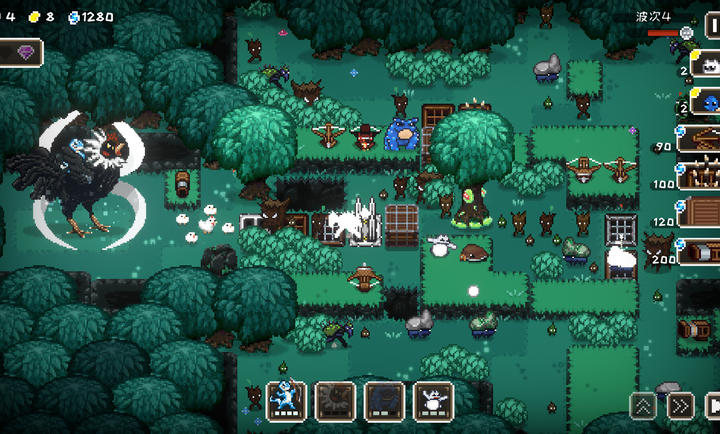Open the purple gem panel
Screen dimensions: 720x434
tap(21, 51)
